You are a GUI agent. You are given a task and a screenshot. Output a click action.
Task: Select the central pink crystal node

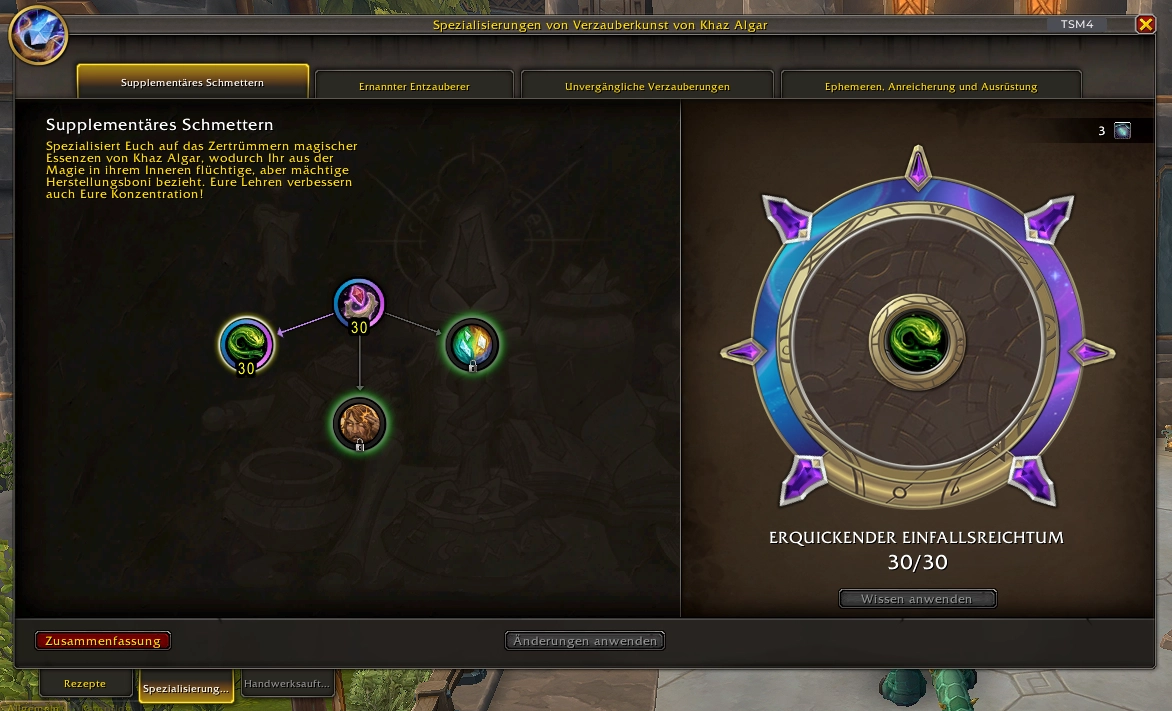coord(359,304)
